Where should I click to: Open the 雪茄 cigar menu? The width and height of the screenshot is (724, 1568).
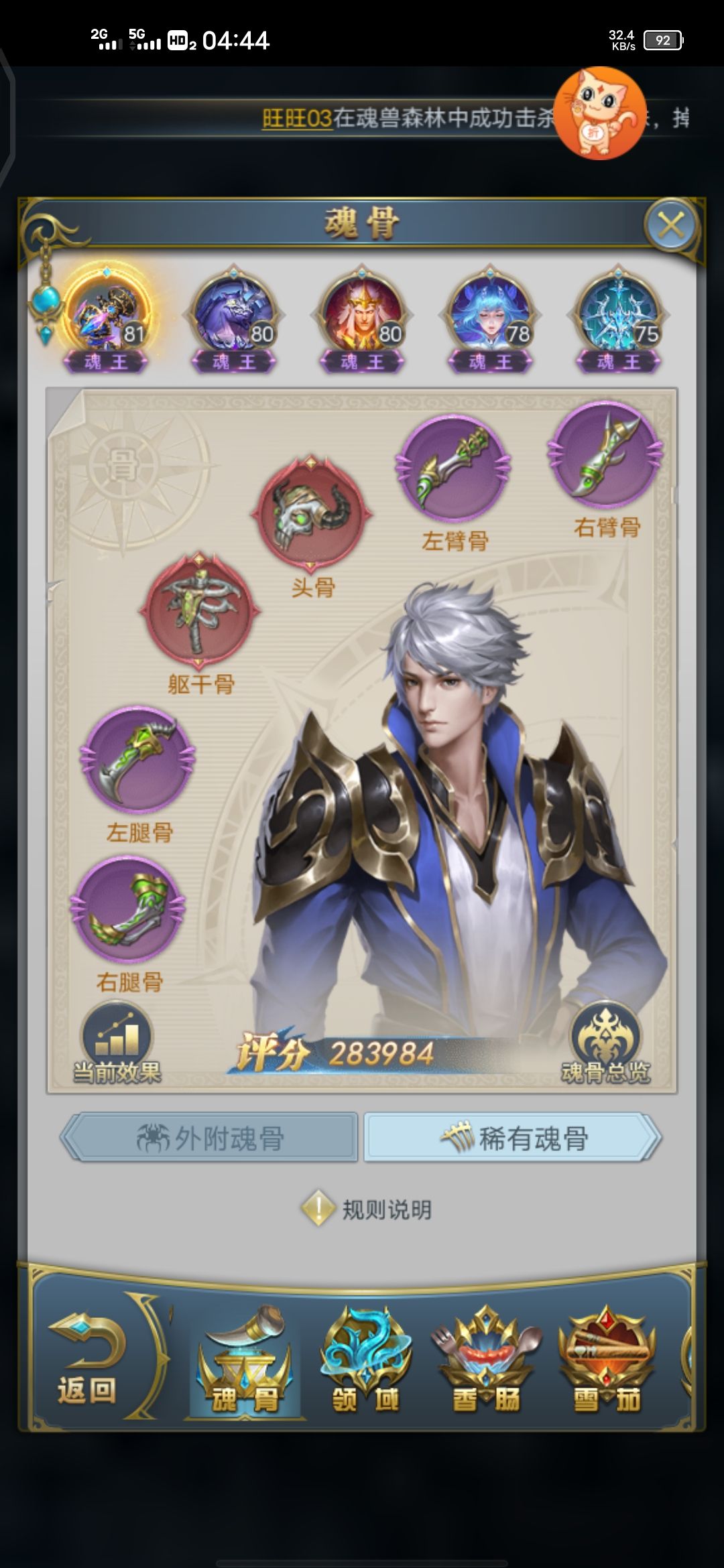(607, 1362)
